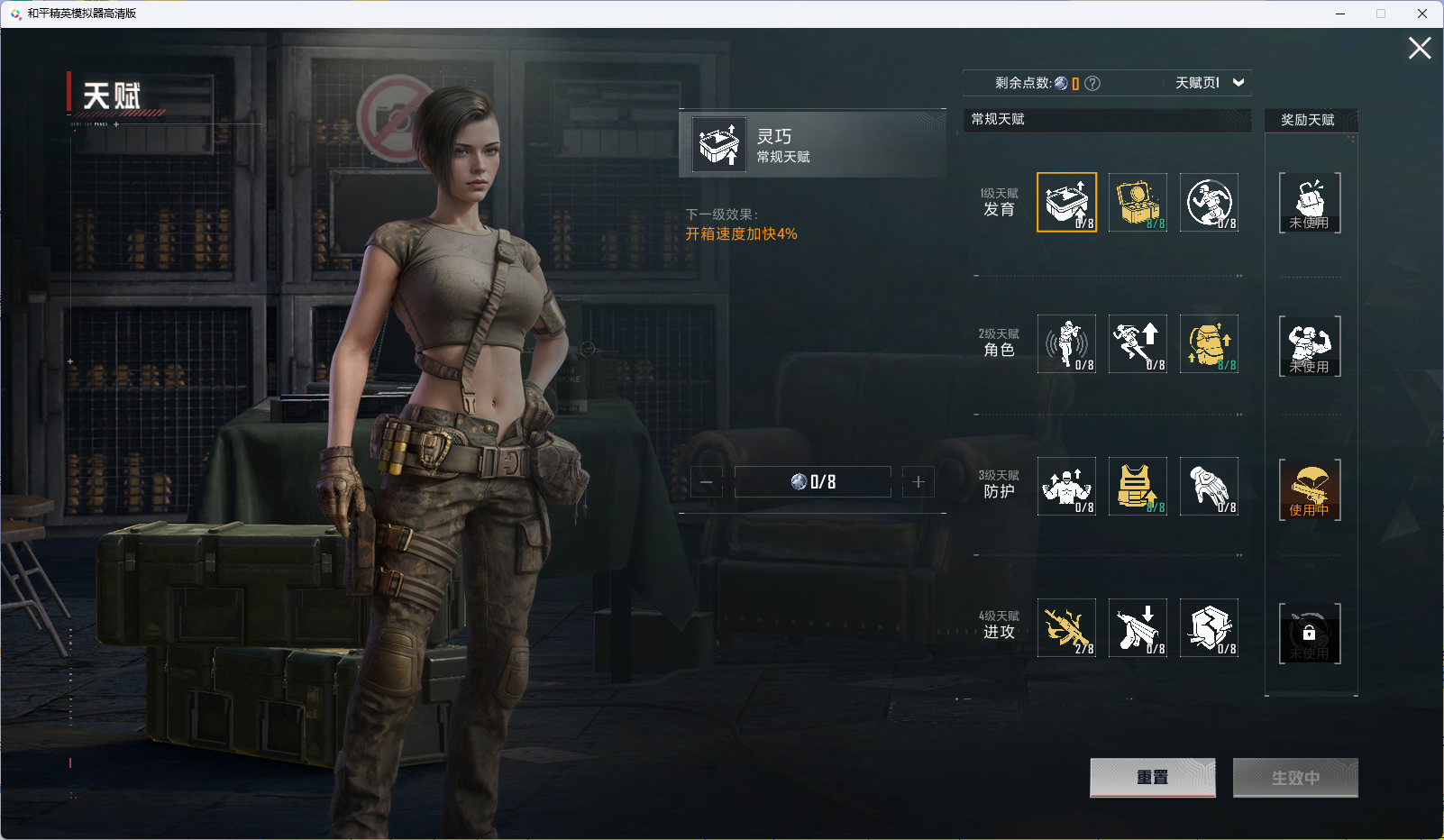Show help for remaining talent points

(x=1092, y=84)
